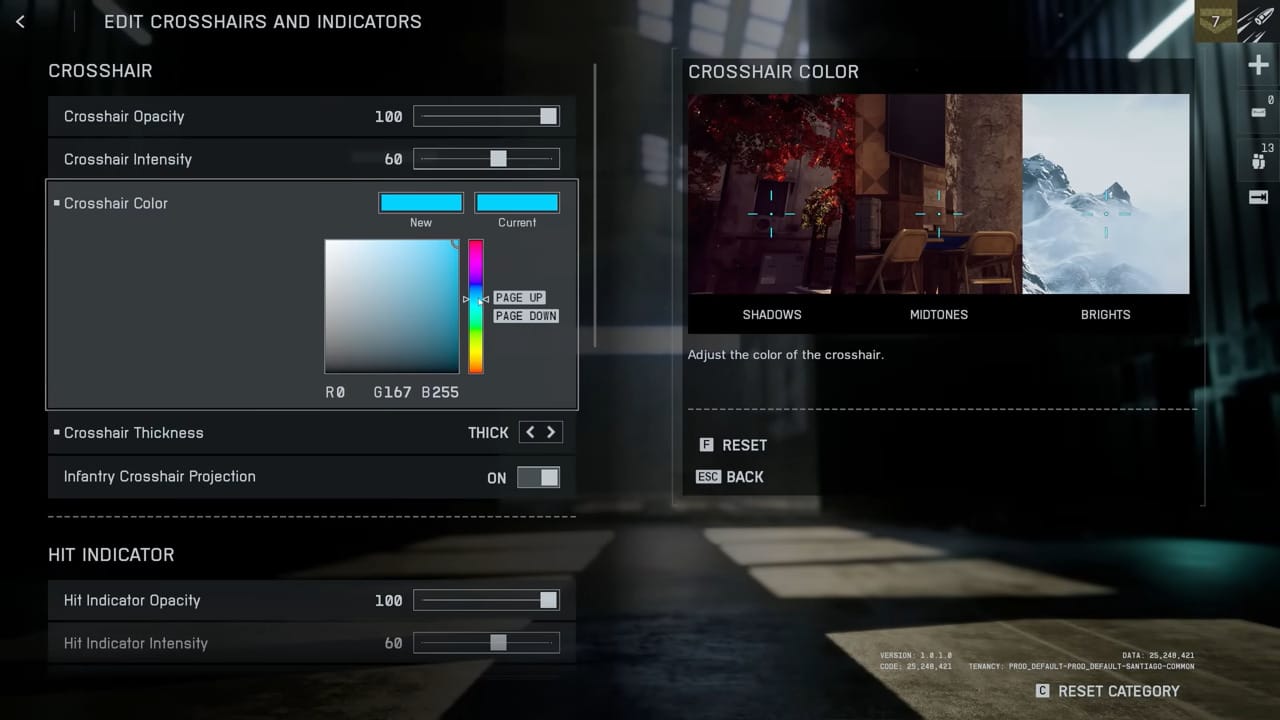Screen dimensions: 1280x720
Task: Select a hue on the rainbow strip
Action: click(476, 306)
